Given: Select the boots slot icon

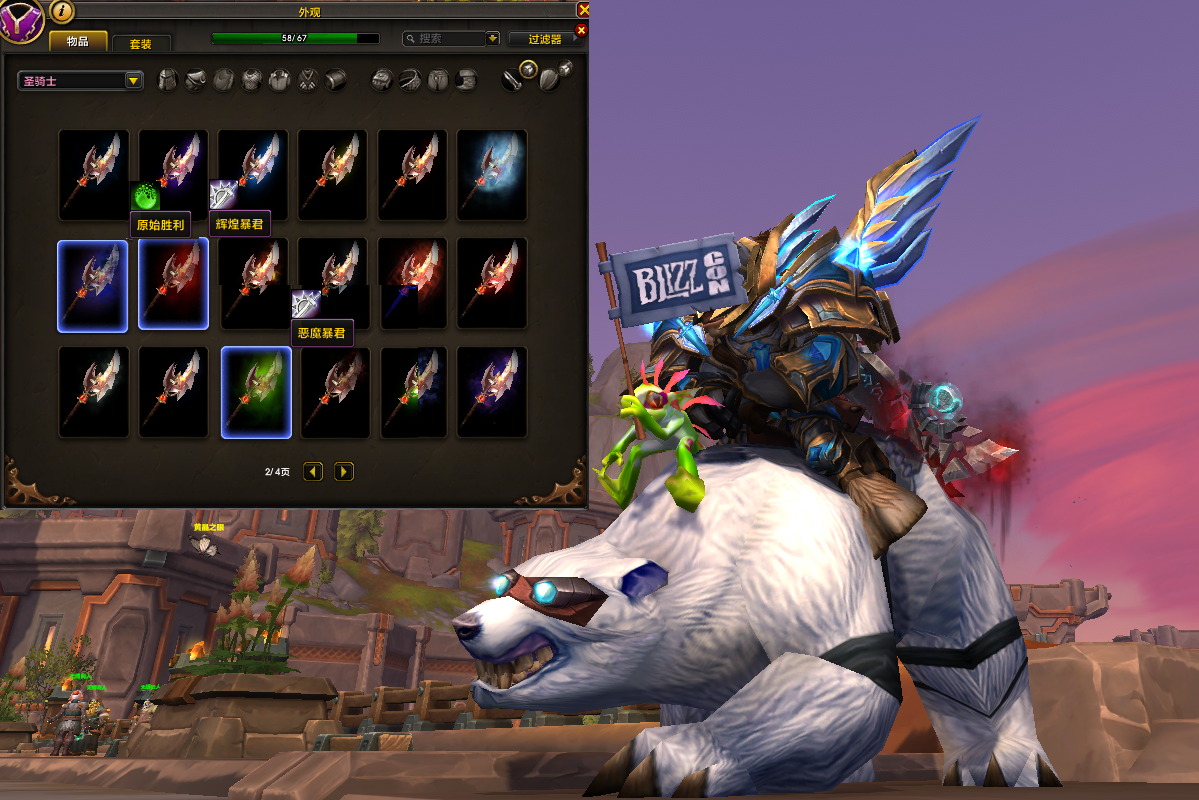Looking at the screenshot, I should pos(467,80).
